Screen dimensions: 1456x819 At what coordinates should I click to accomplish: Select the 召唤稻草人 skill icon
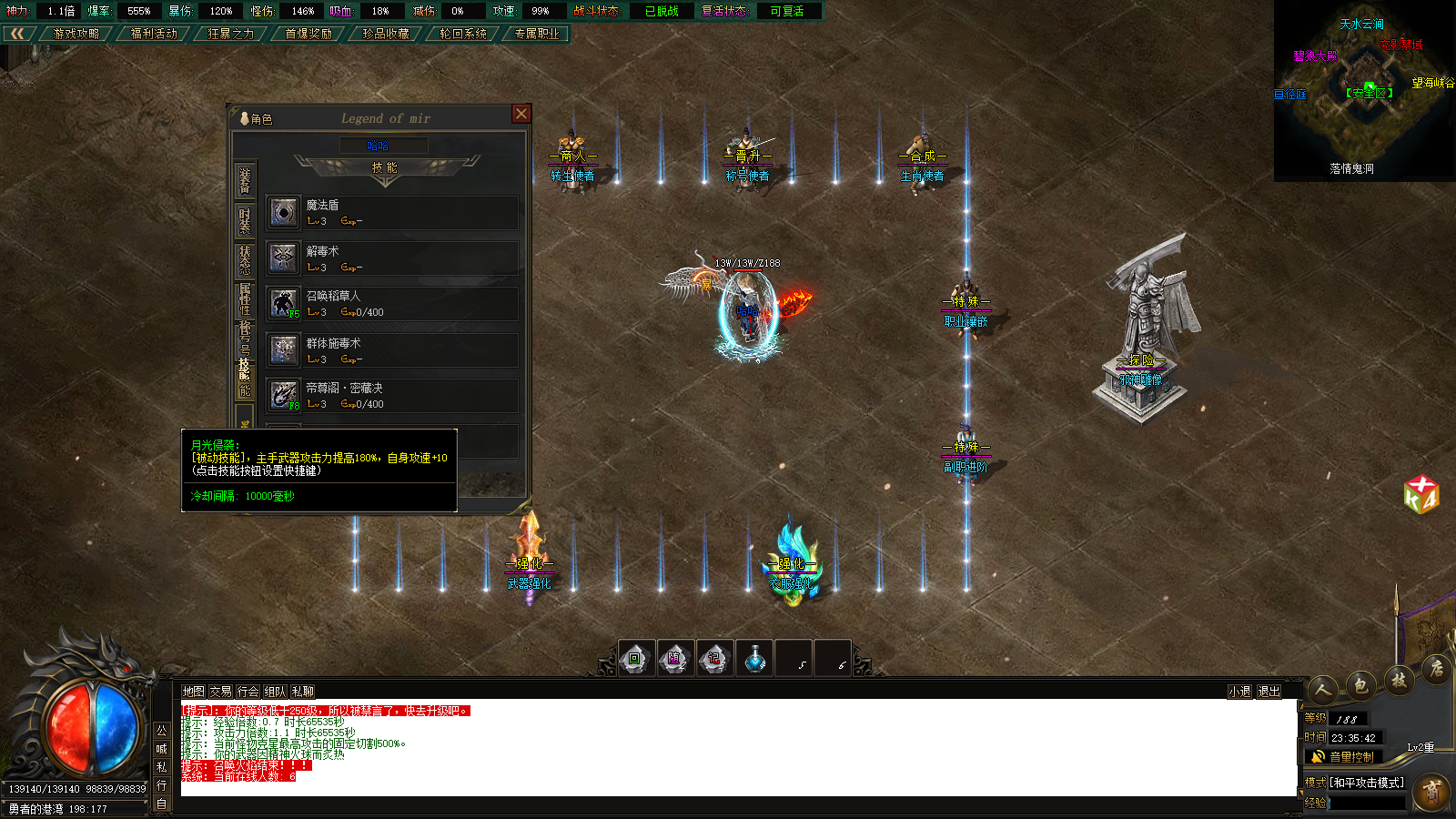click(x=284, y=303)
